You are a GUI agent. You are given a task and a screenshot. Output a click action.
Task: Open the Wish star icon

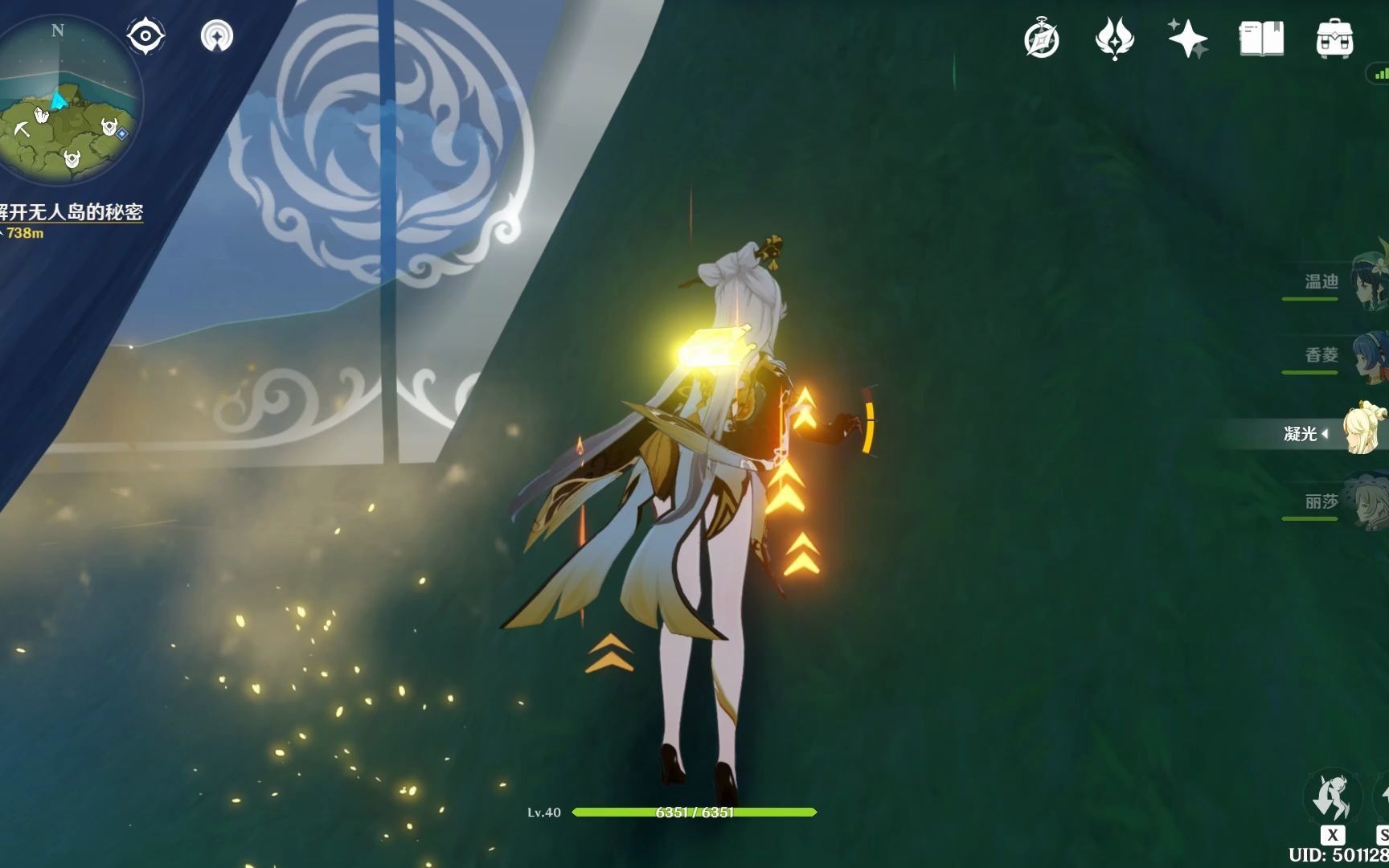point(1188,39)
